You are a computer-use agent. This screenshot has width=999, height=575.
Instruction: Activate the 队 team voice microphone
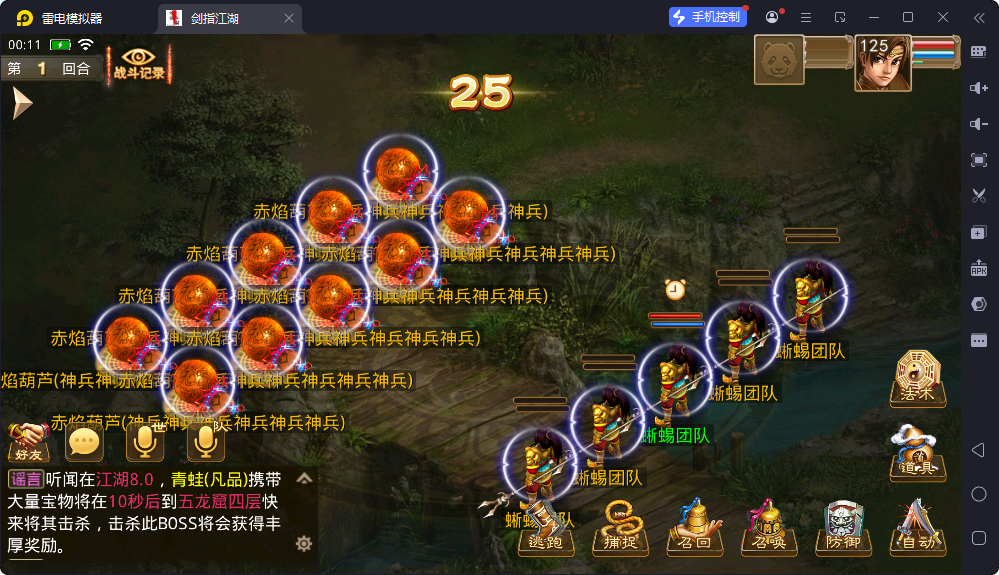[205, 440]
